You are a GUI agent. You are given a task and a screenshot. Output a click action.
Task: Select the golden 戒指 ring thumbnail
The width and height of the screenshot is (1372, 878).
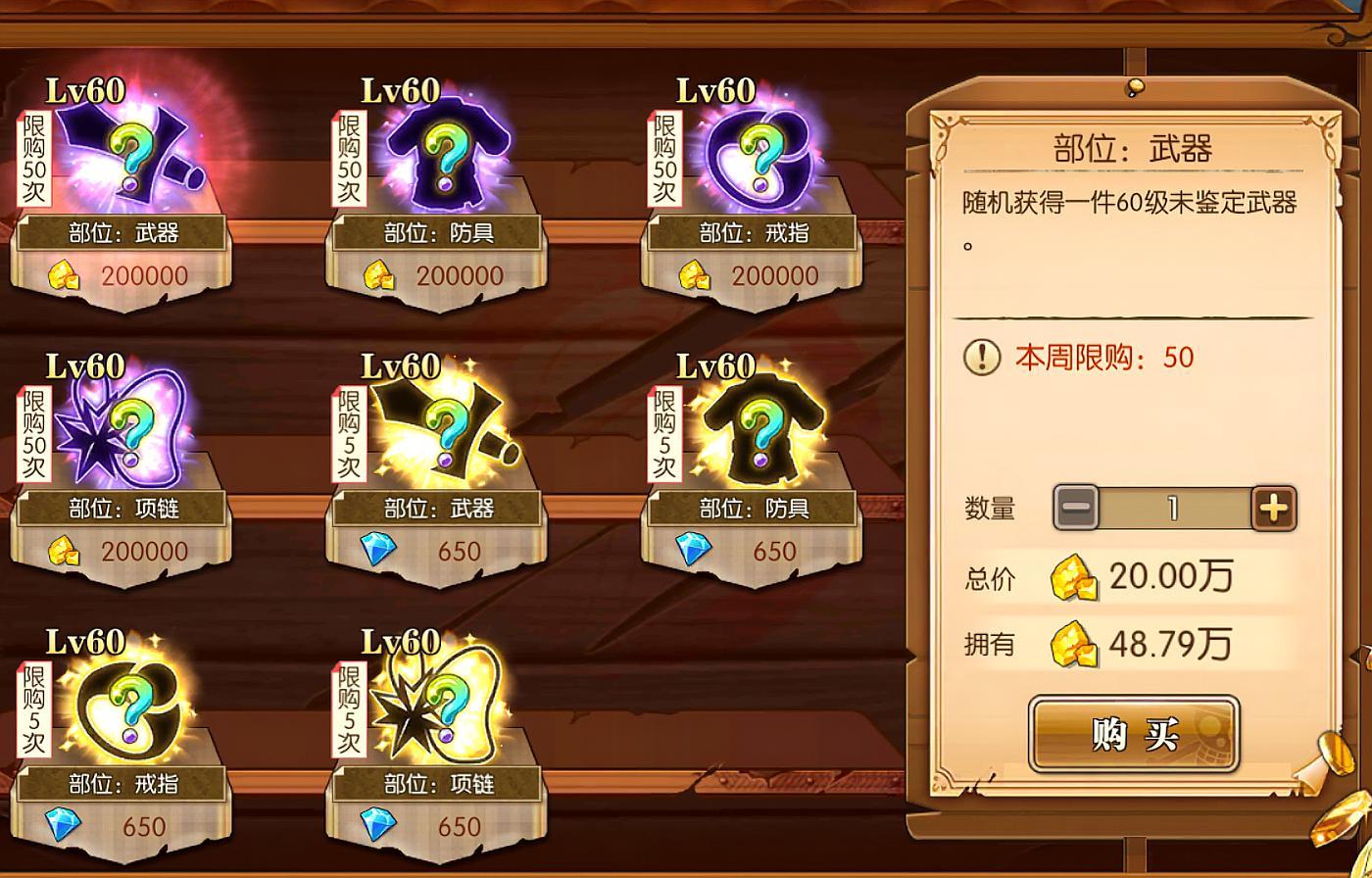(x=127, y=707)
